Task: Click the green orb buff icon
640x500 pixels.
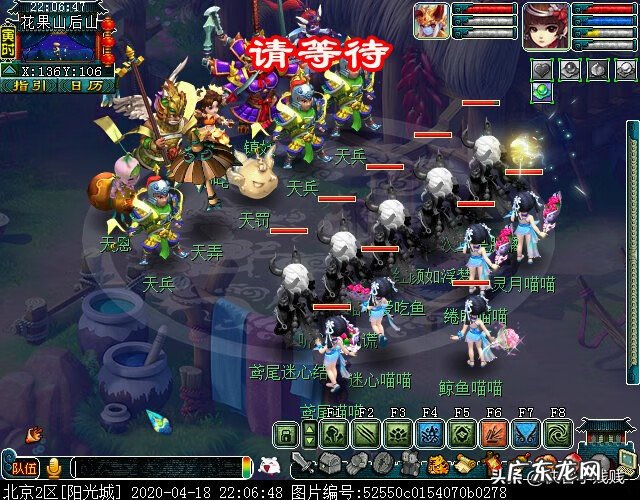Action: click(x=542, y=91)
